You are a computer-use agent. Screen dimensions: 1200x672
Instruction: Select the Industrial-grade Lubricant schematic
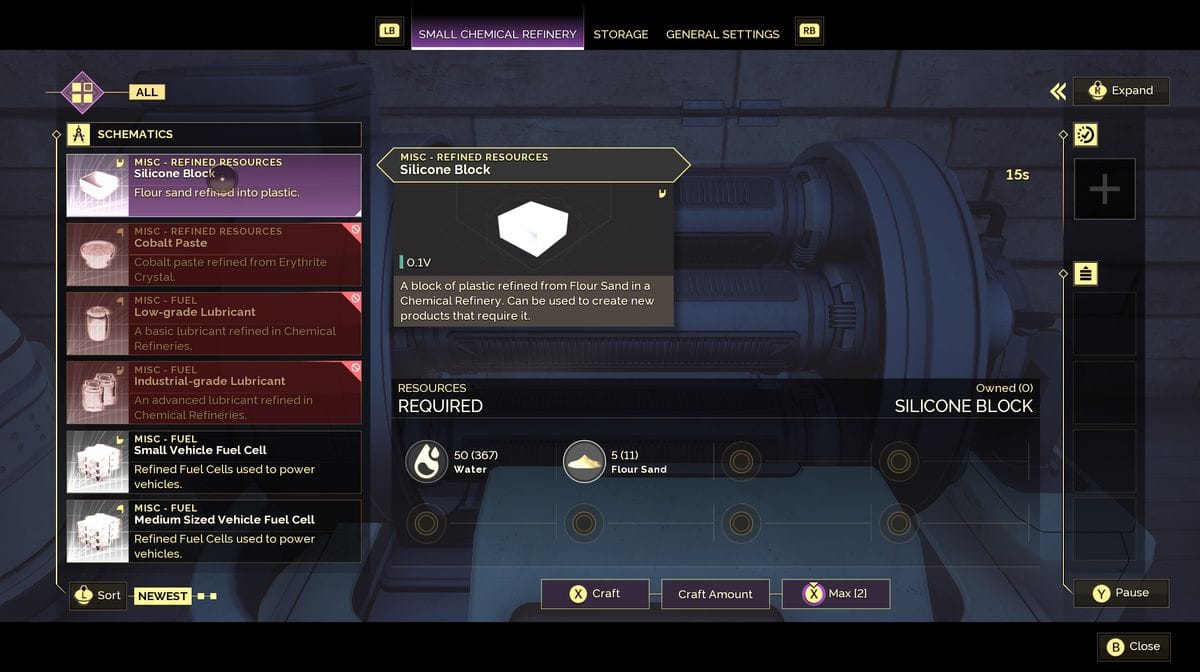[x=214, y=392]
